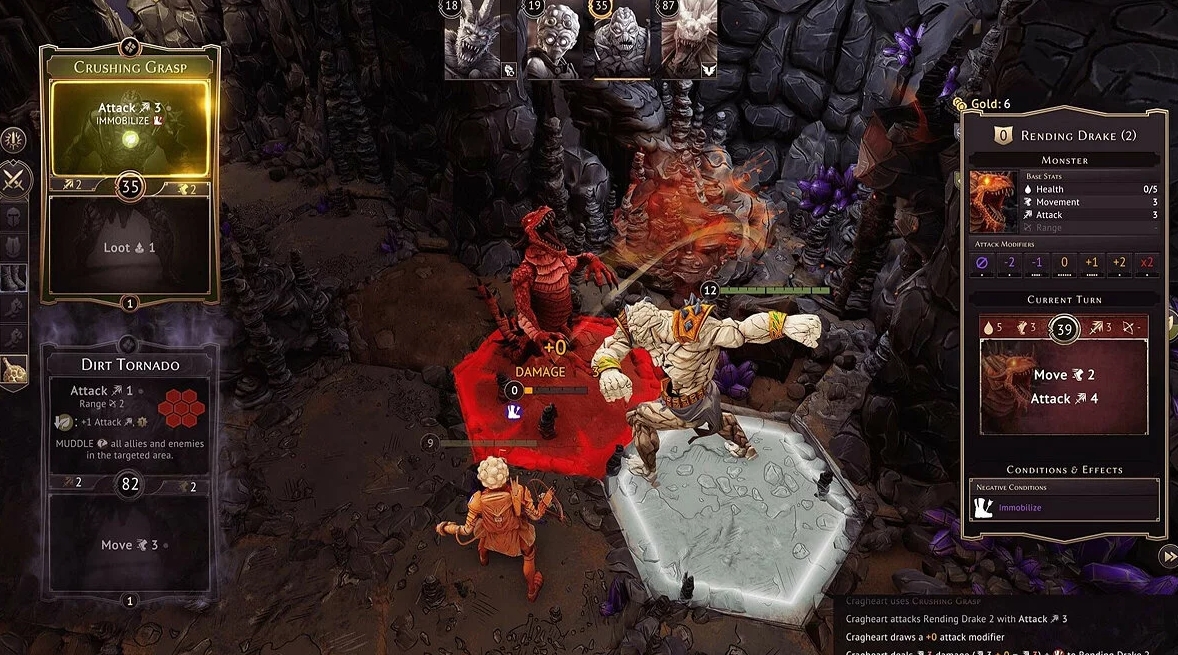Click the Immobilize negative condition entry
Viewport: 1178px width, 655px height.
(1064, 507)
